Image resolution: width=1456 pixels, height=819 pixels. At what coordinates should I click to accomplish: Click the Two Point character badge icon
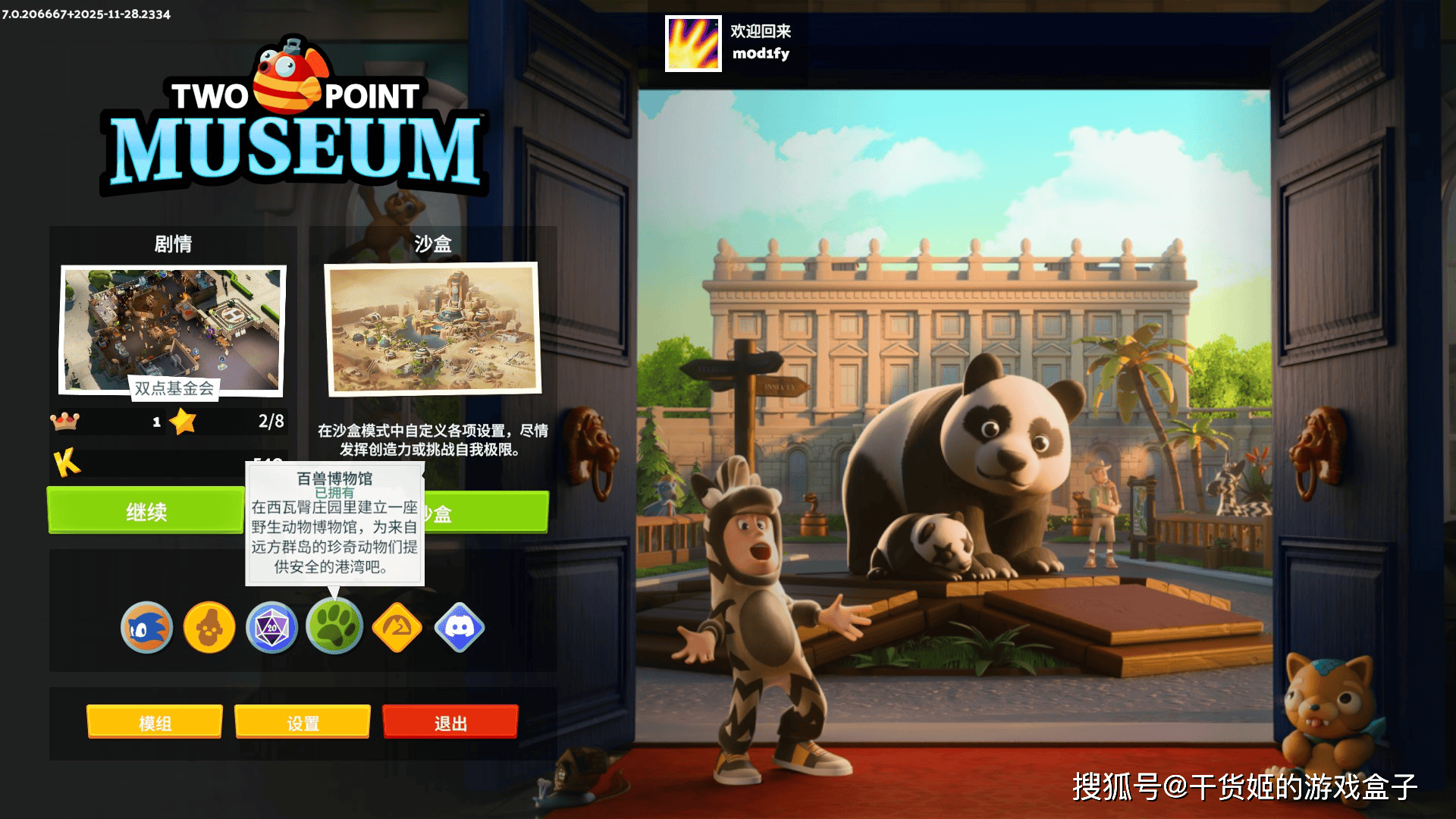[x=209, y=627]
